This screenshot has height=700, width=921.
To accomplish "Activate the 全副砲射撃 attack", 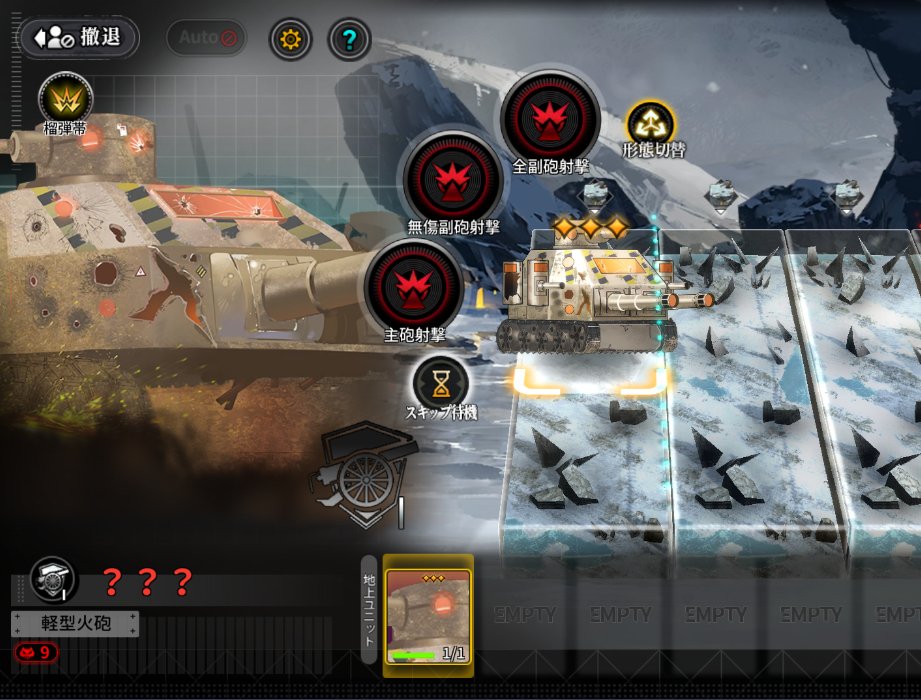I will 549,119.
